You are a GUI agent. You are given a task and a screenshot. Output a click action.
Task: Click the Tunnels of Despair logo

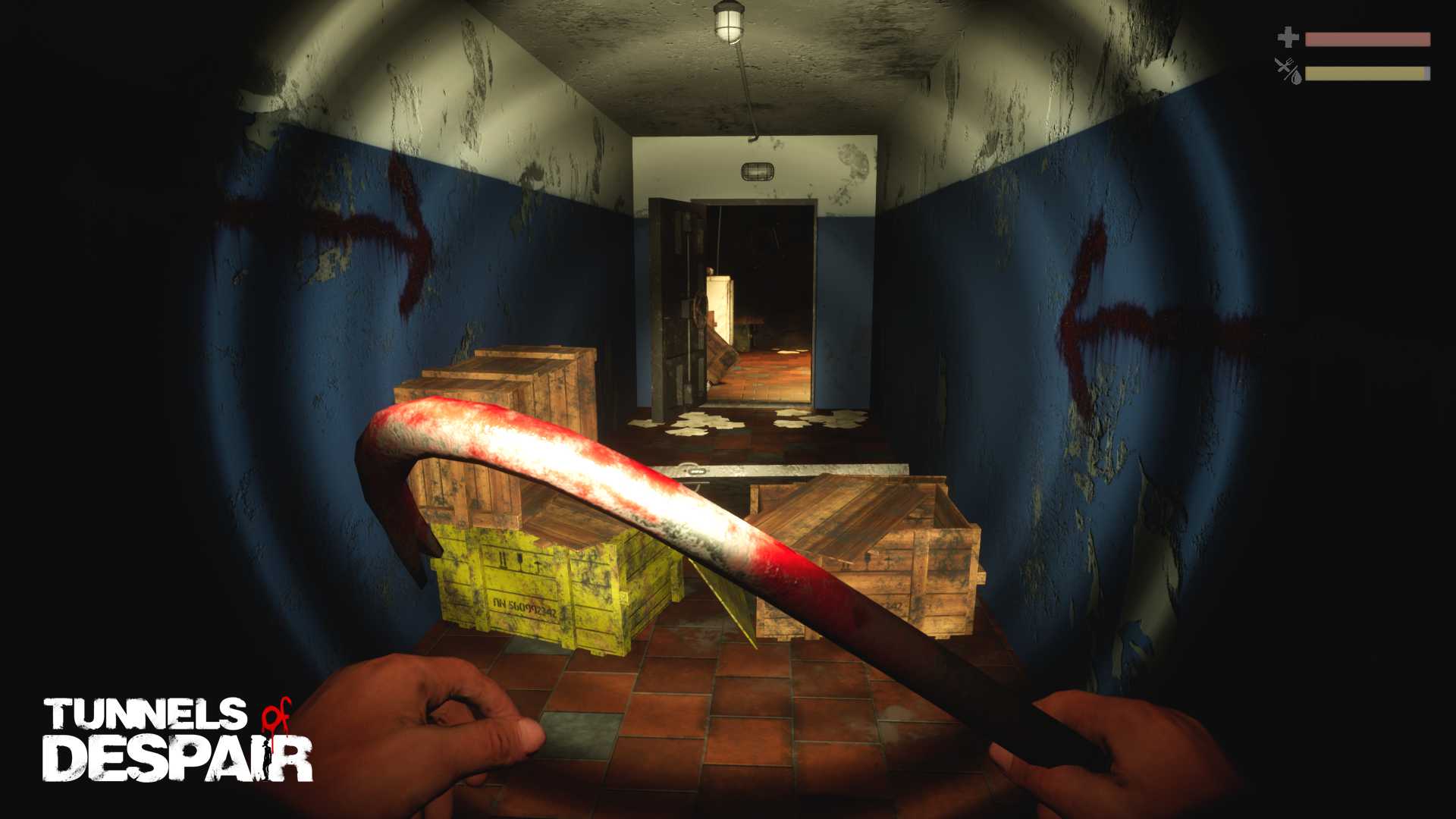pos(177,739)
